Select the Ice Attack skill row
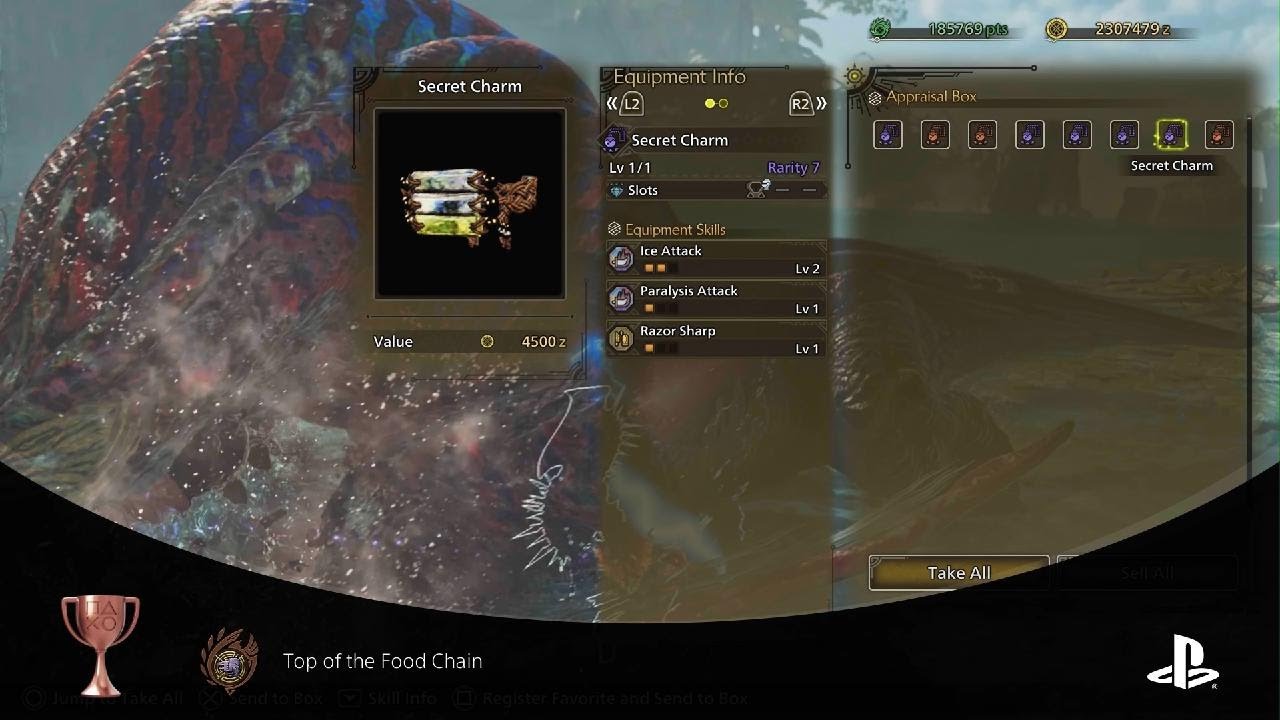Screen dimensions: 1280x720 point(716,259)
